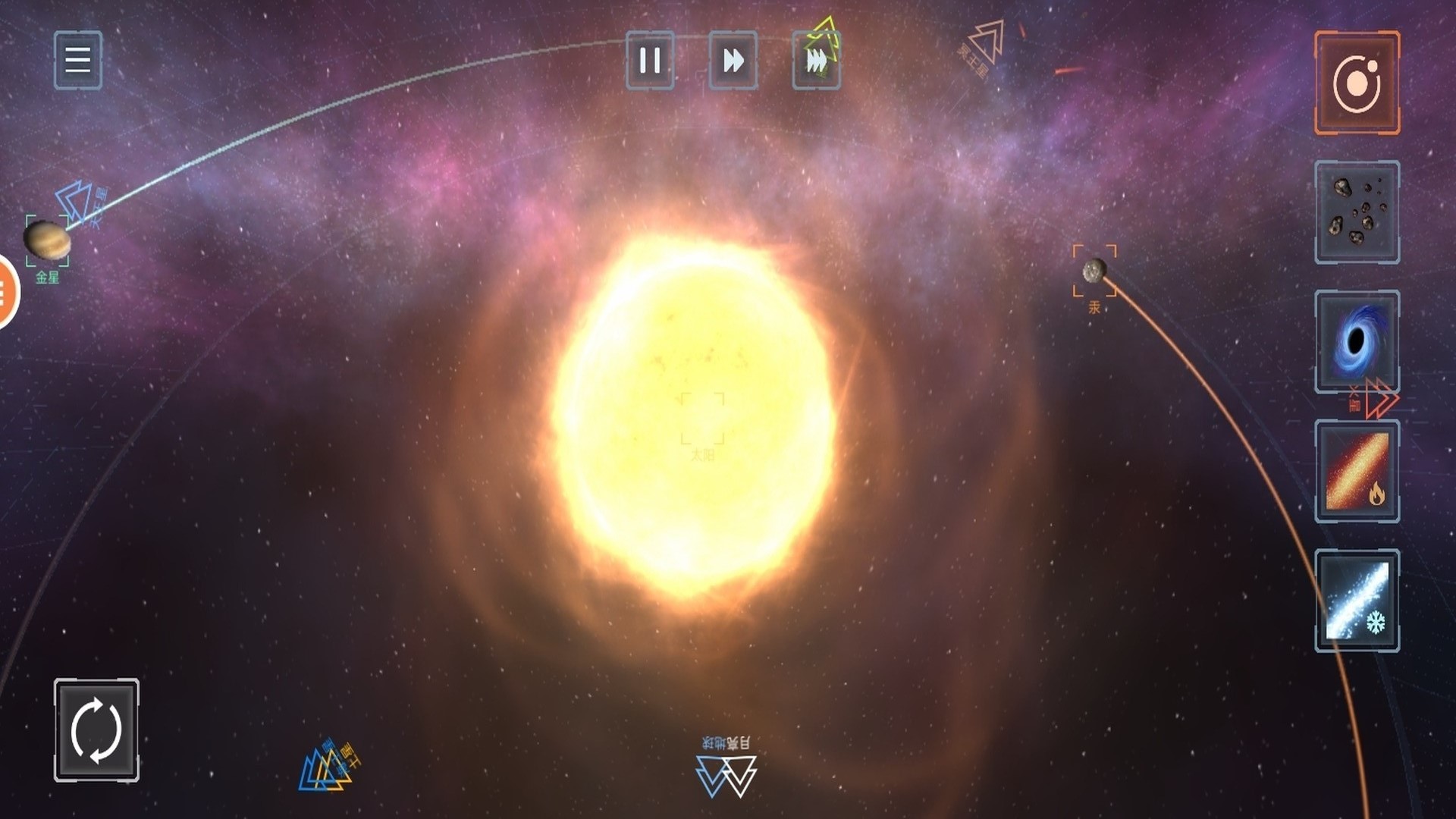Image resolution: width=1456 pixels, height=819 pixels.
Task: Open the hamburger menu
Action: 77,60
